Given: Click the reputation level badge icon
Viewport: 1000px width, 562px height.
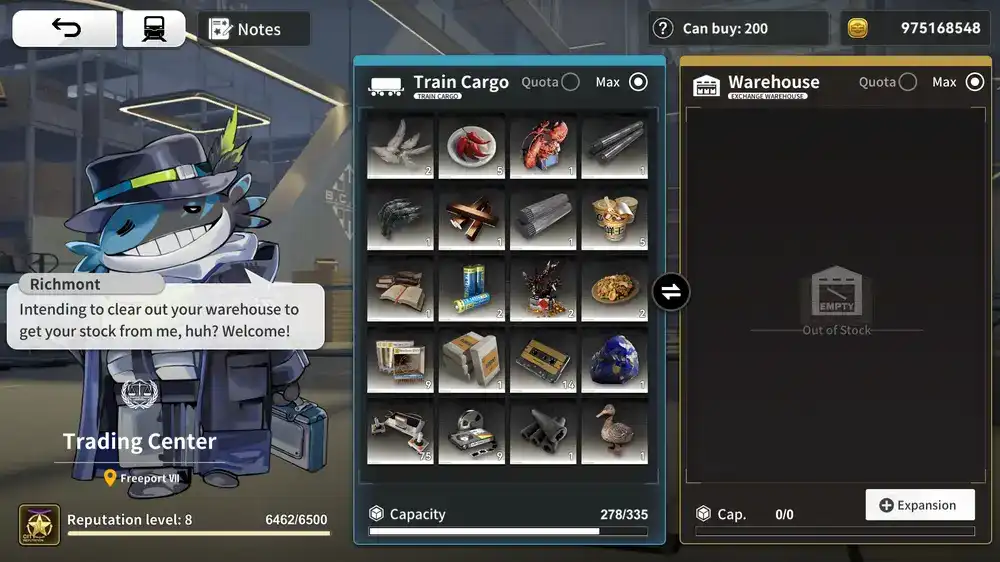Looking at the screenshot, I should [x=40, y=525].
